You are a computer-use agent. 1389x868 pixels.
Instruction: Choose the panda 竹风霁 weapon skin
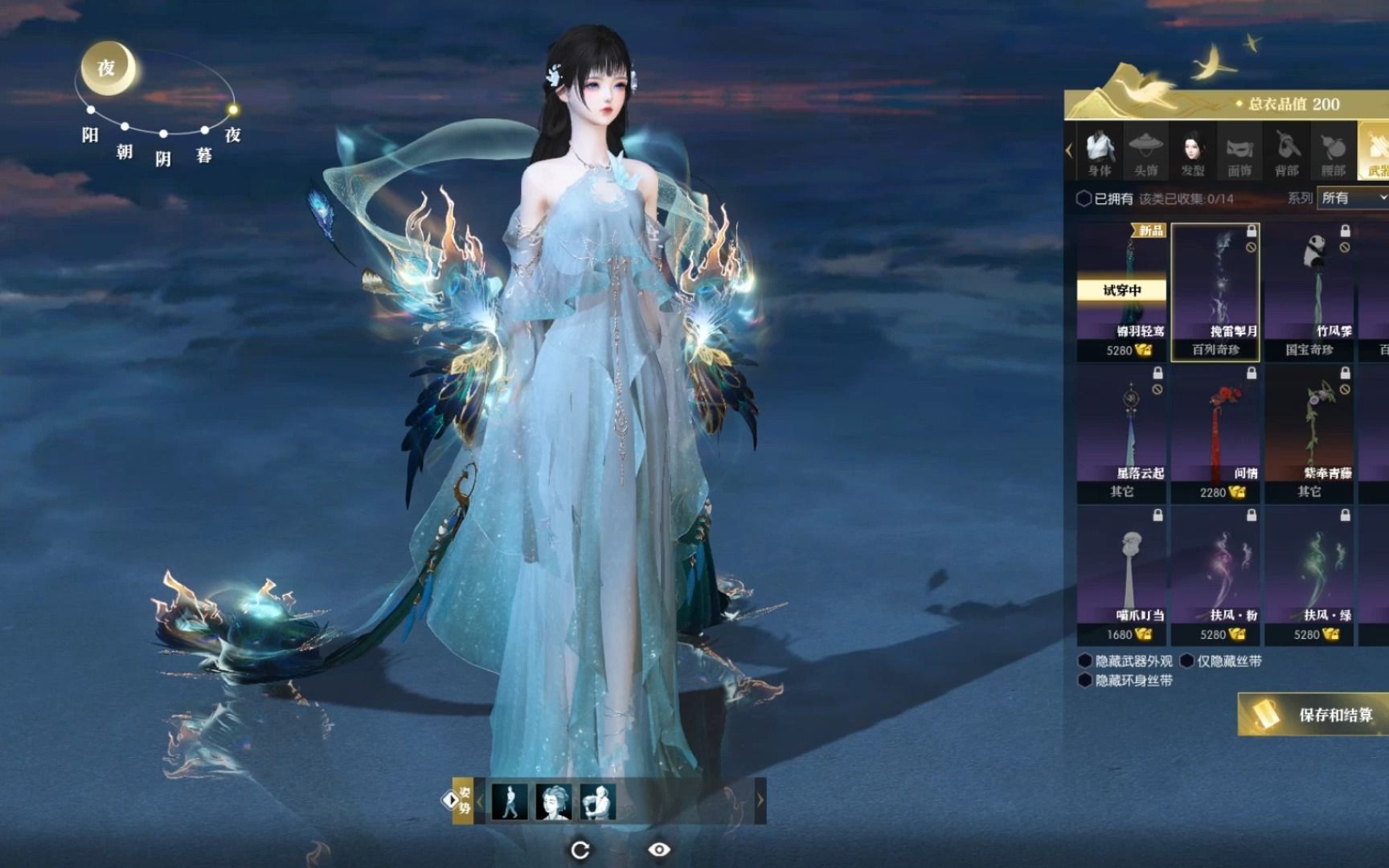point(1309,292)
